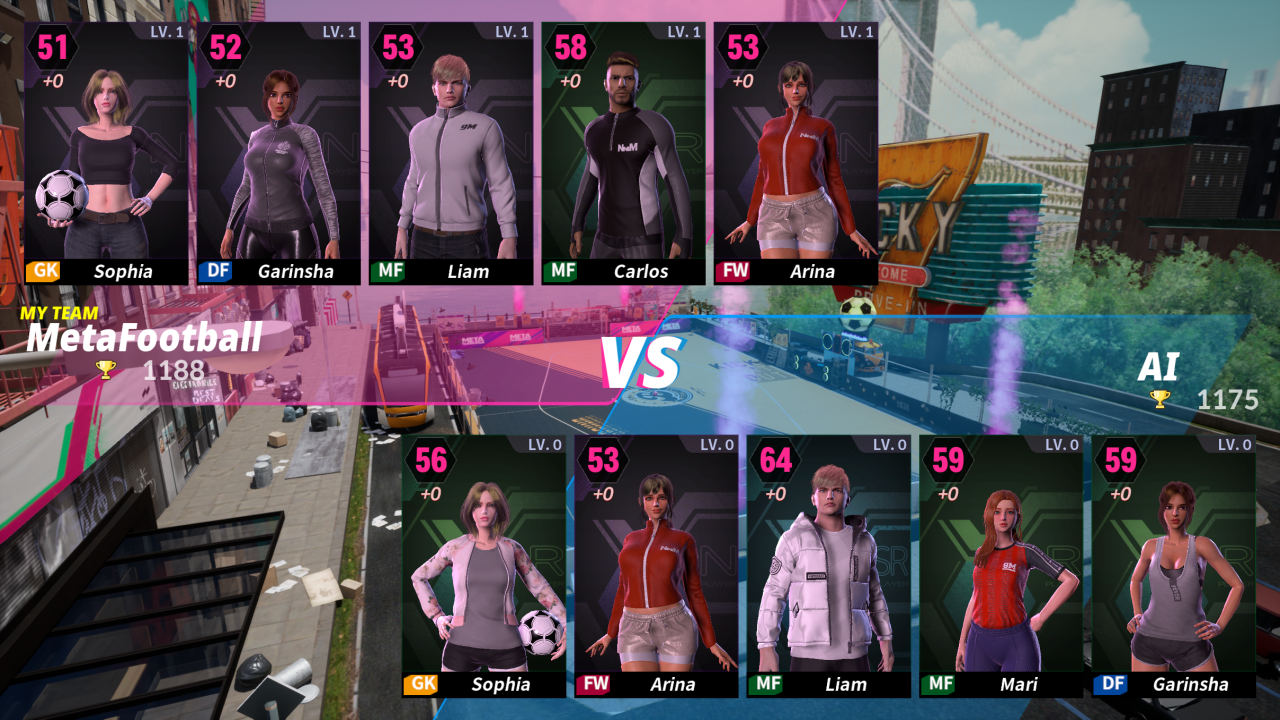1280x720 pixels.
Task: Select the FW badge under Arina's top card
Action: [x=735, y=271]
